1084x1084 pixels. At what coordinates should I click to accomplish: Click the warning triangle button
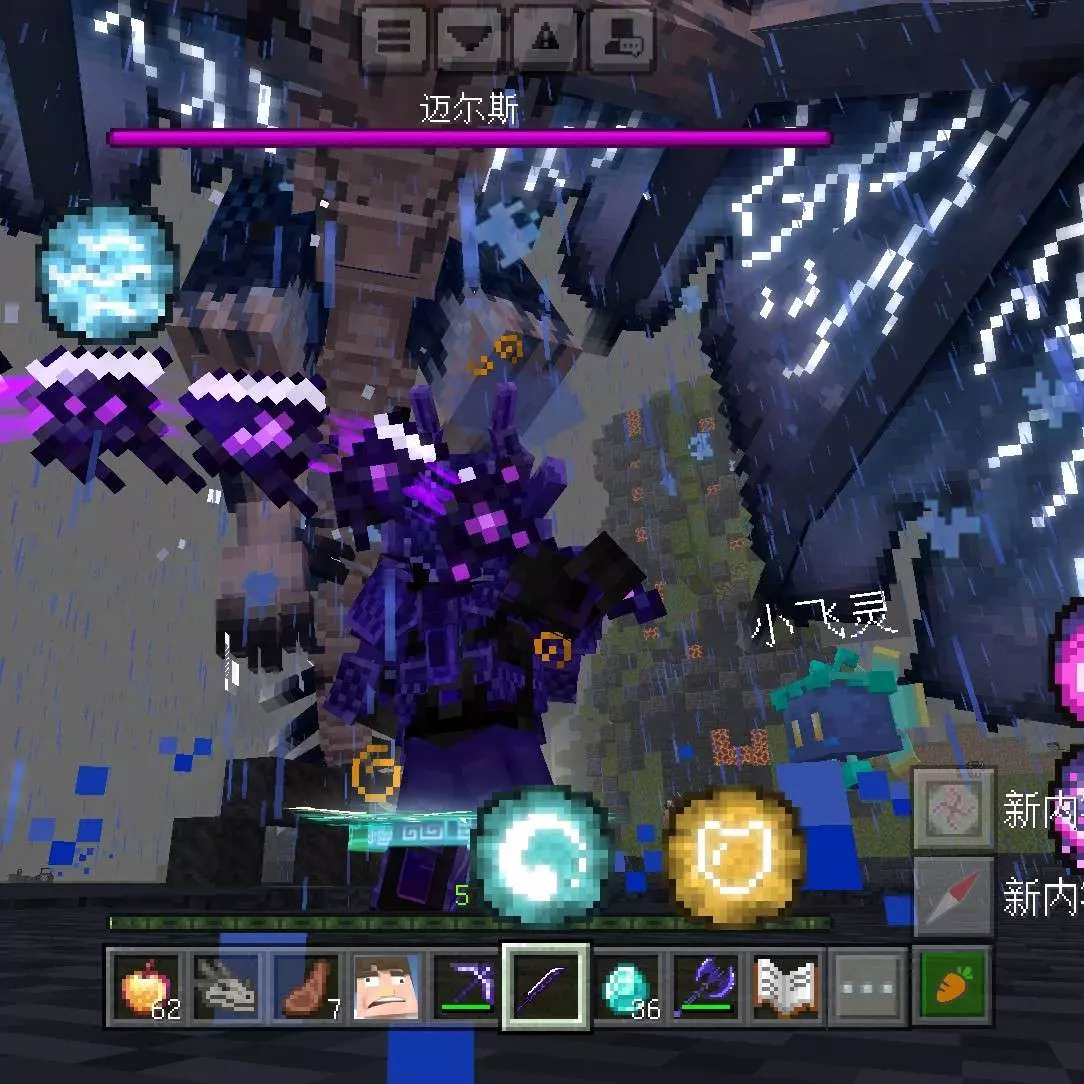[546, 38]
